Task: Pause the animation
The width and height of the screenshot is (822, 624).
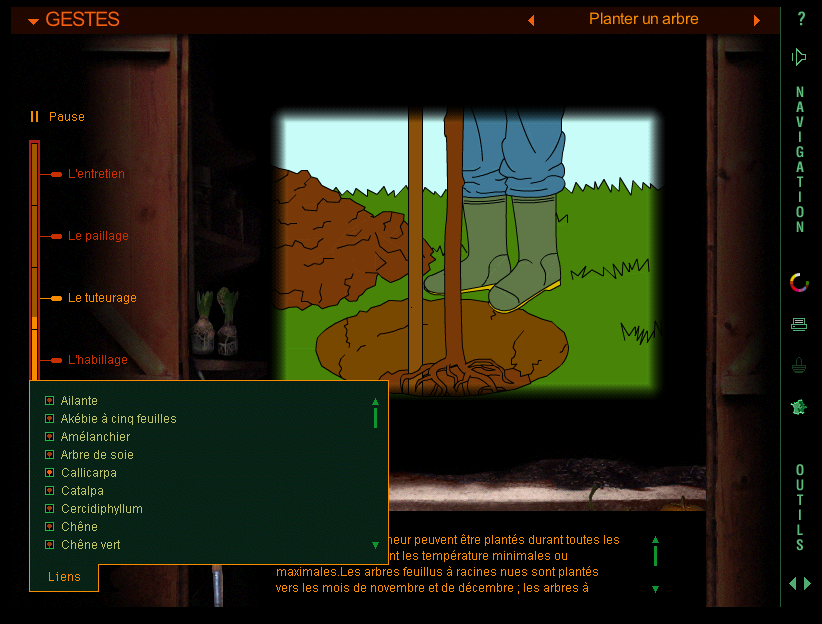Action: click(x=58, y=117)
